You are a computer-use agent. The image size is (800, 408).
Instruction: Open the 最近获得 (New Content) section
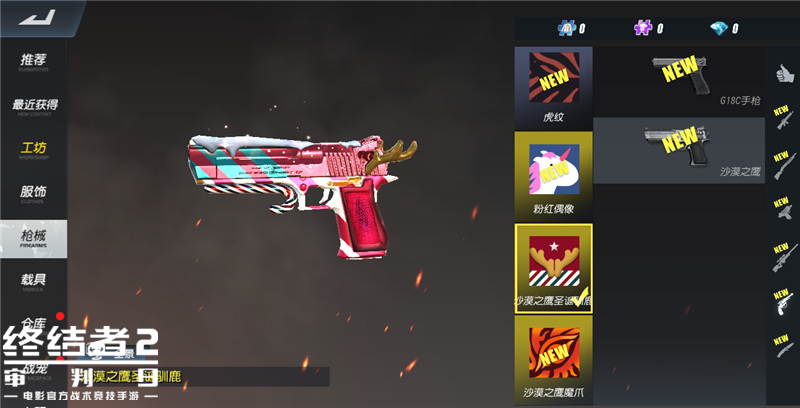[34, 106]
